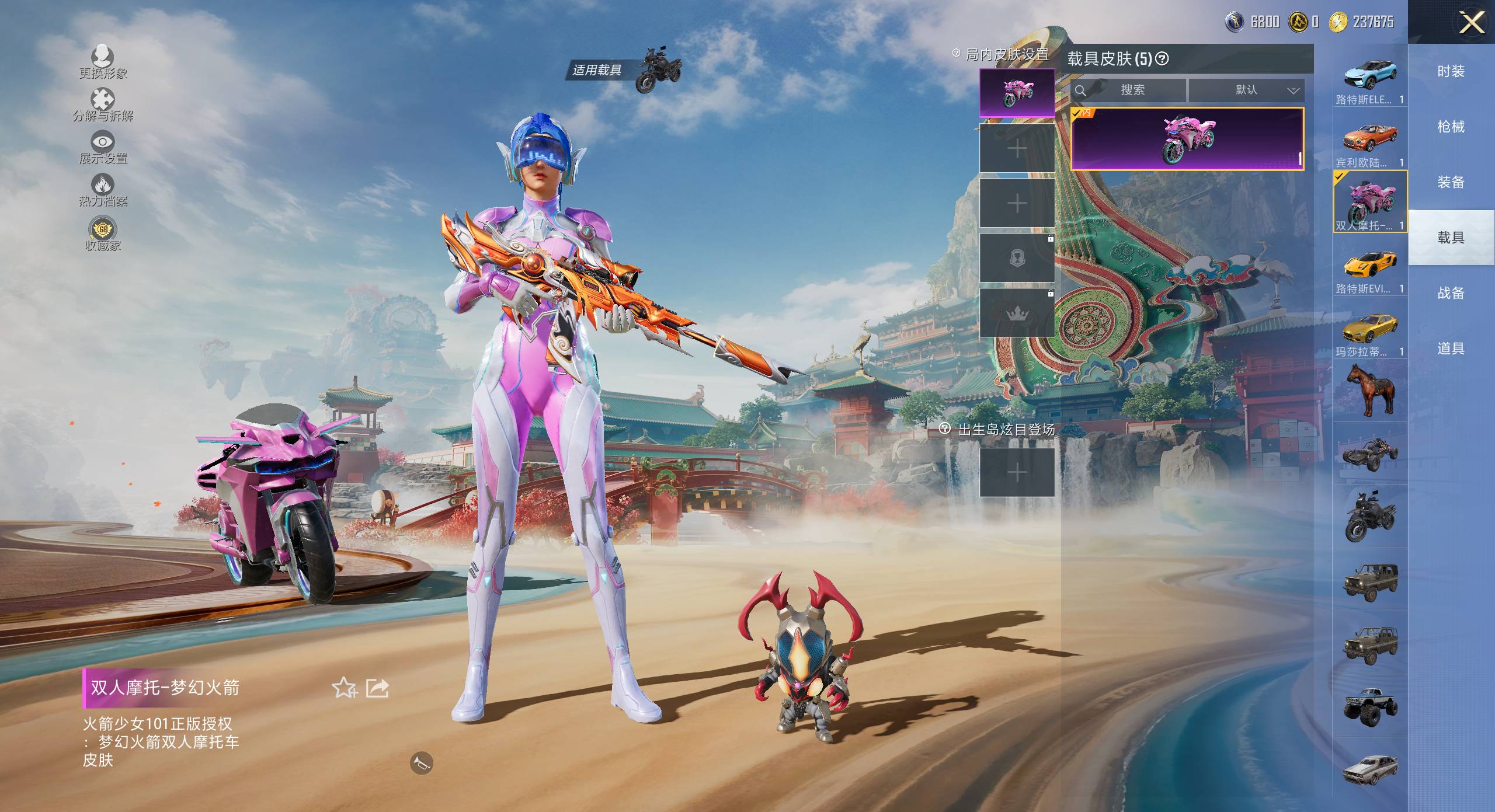Switch to the 战备 tab
Image resolution: width=1495 pixels, height=812 pixels.
[x=1451, y=293]
